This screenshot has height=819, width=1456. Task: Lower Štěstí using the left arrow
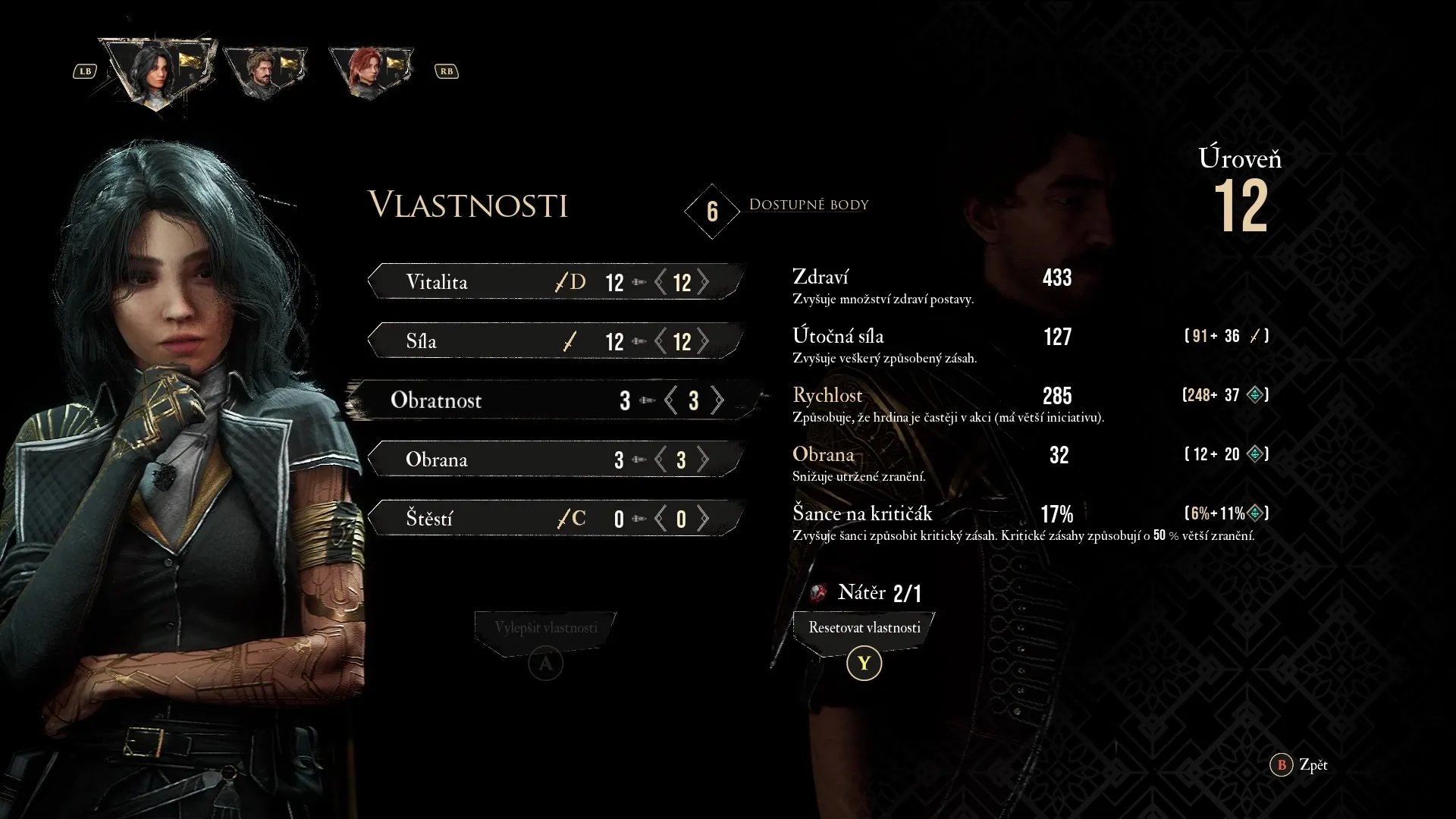[x=661, y=519]
